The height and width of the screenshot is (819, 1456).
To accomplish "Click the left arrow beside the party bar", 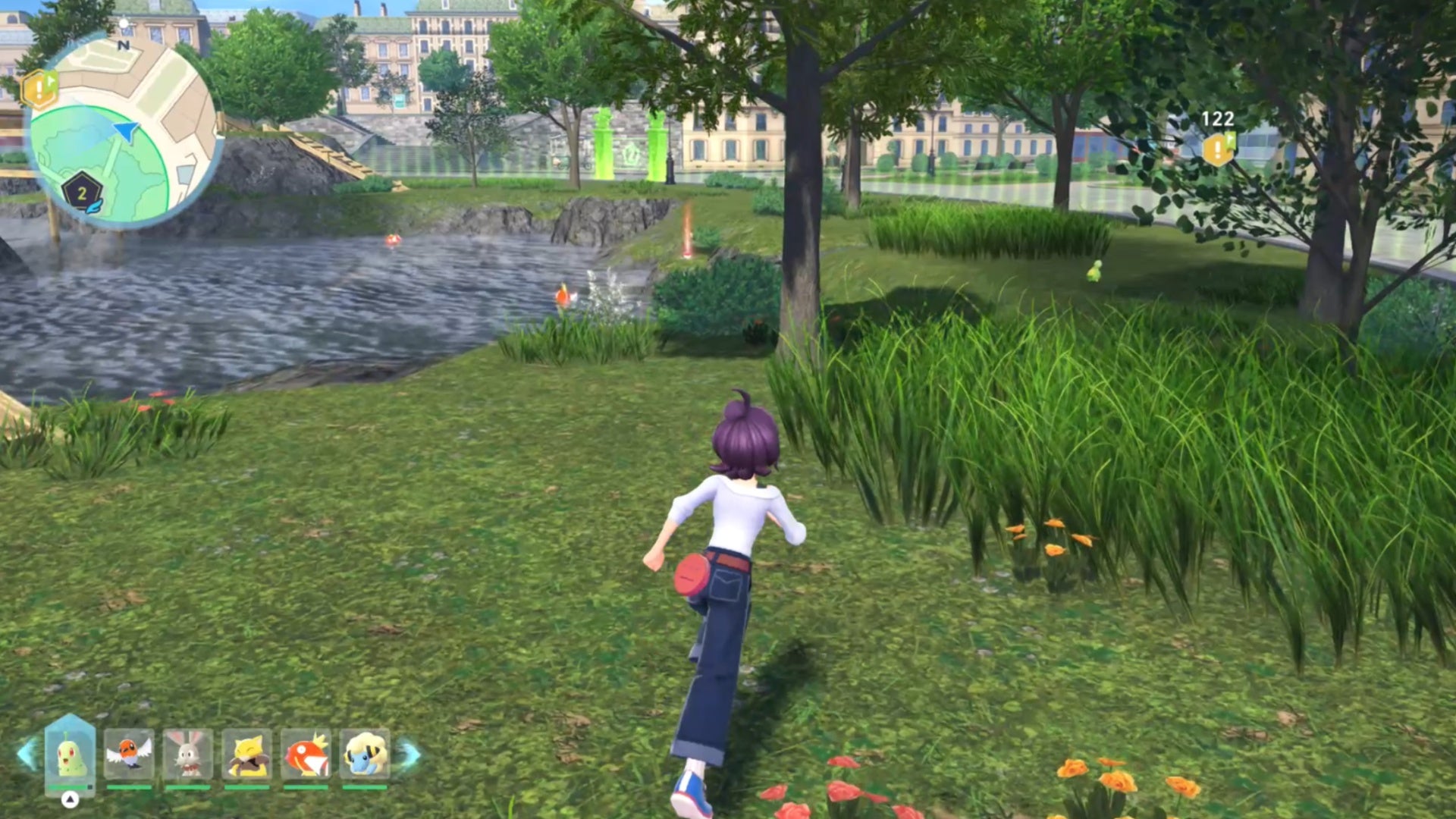I will [x=27, y=755].
